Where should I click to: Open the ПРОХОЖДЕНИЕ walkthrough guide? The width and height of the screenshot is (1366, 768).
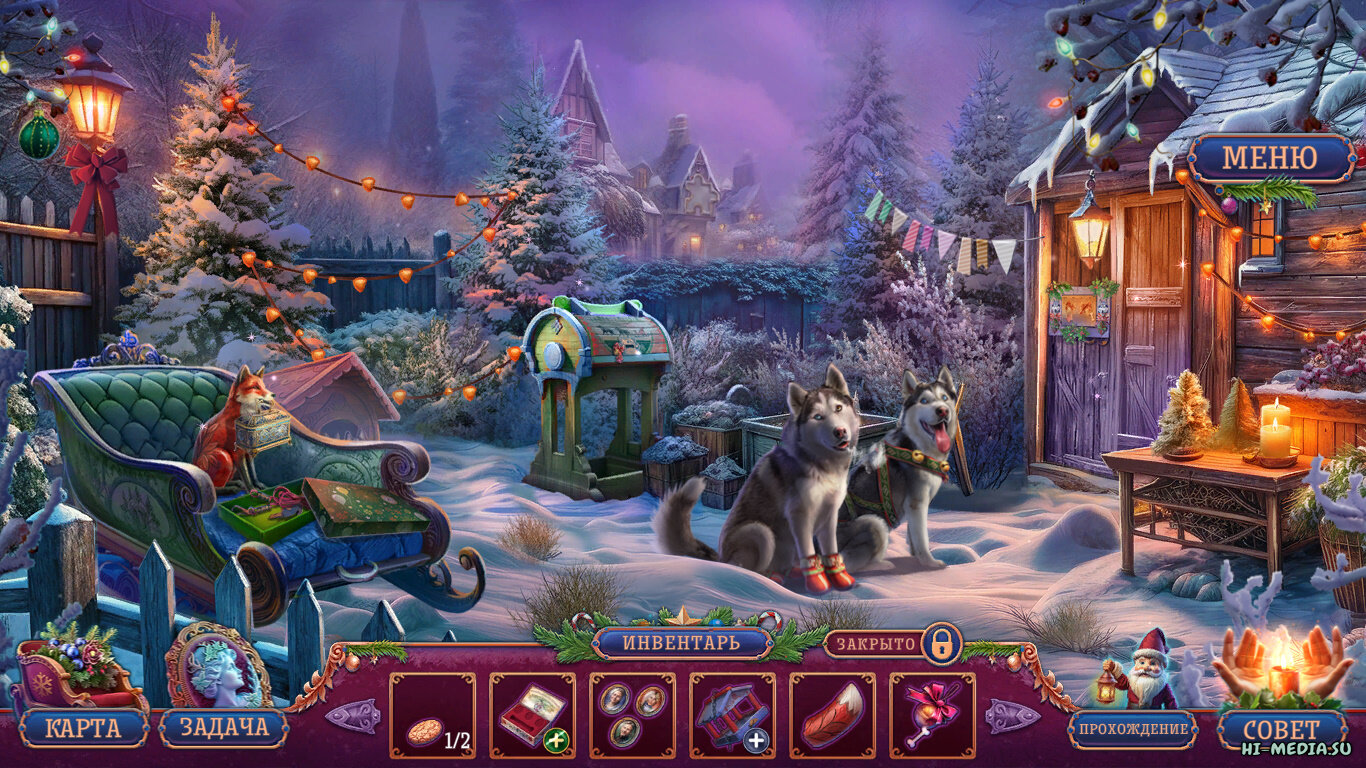(x=1132, y=729)
